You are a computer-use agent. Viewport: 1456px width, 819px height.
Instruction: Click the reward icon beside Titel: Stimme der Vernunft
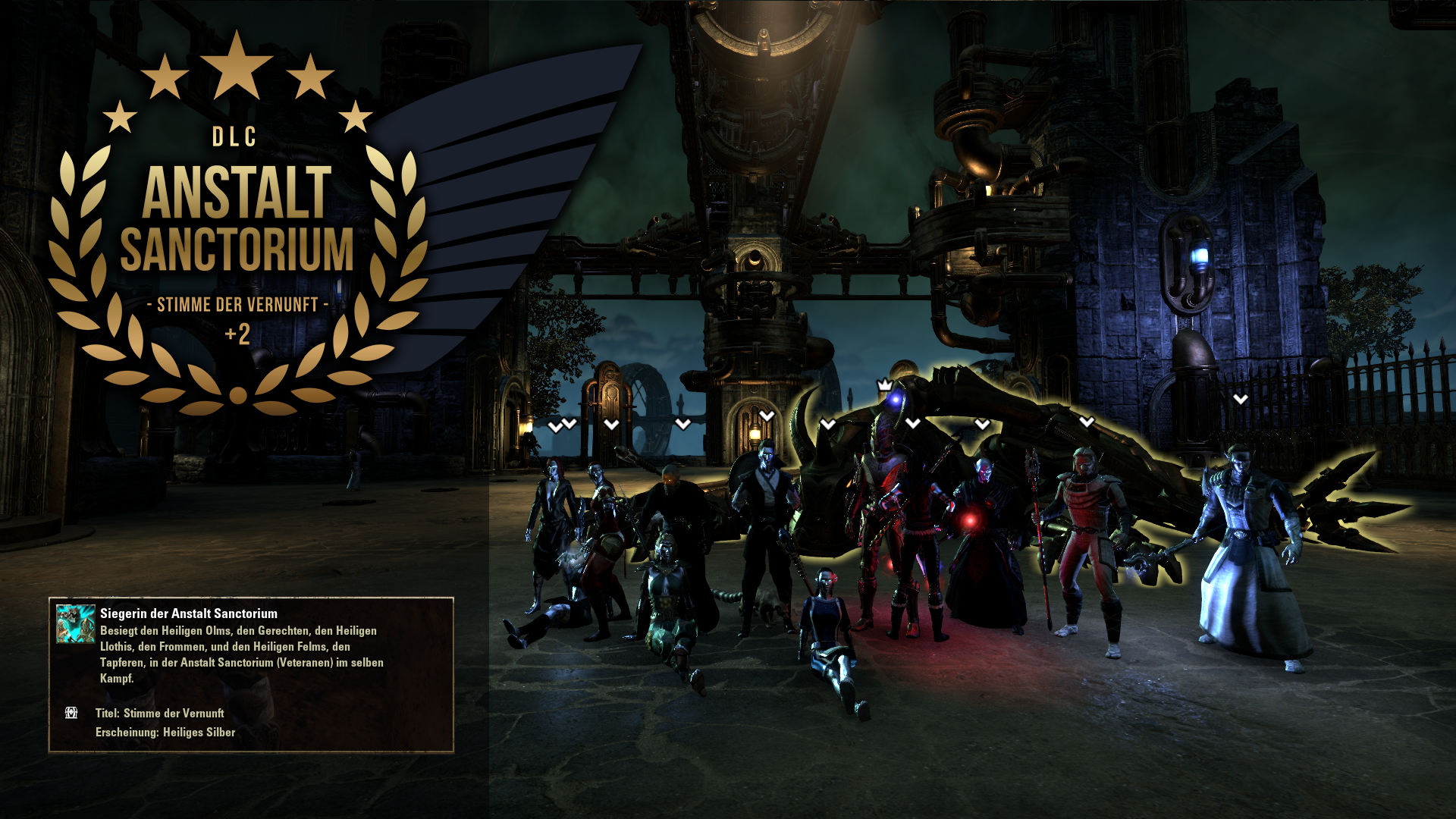71,713
